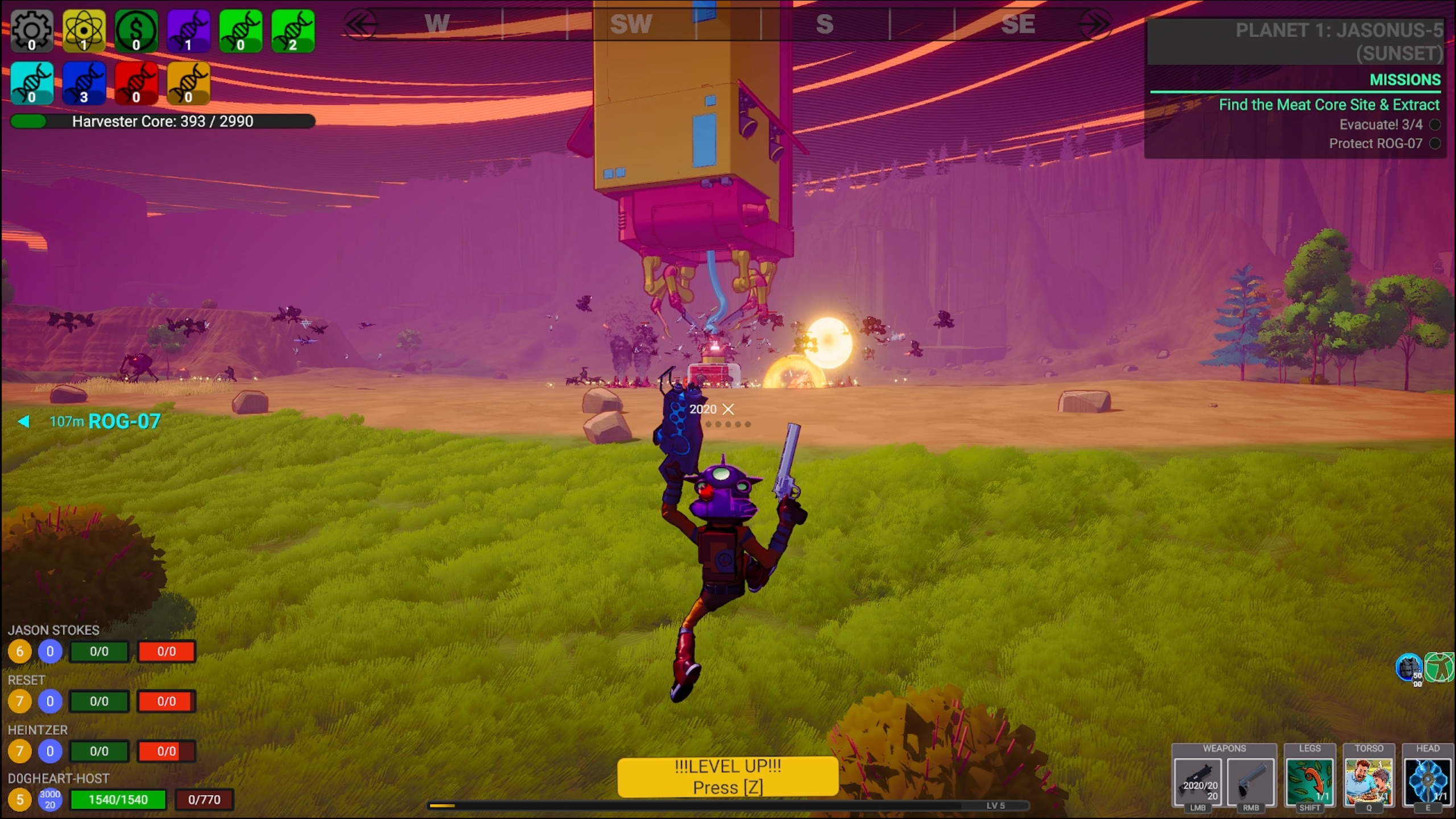Click the gear resource icon
The width and height of the screenshot is (1456, 819).
pos(32,31)
